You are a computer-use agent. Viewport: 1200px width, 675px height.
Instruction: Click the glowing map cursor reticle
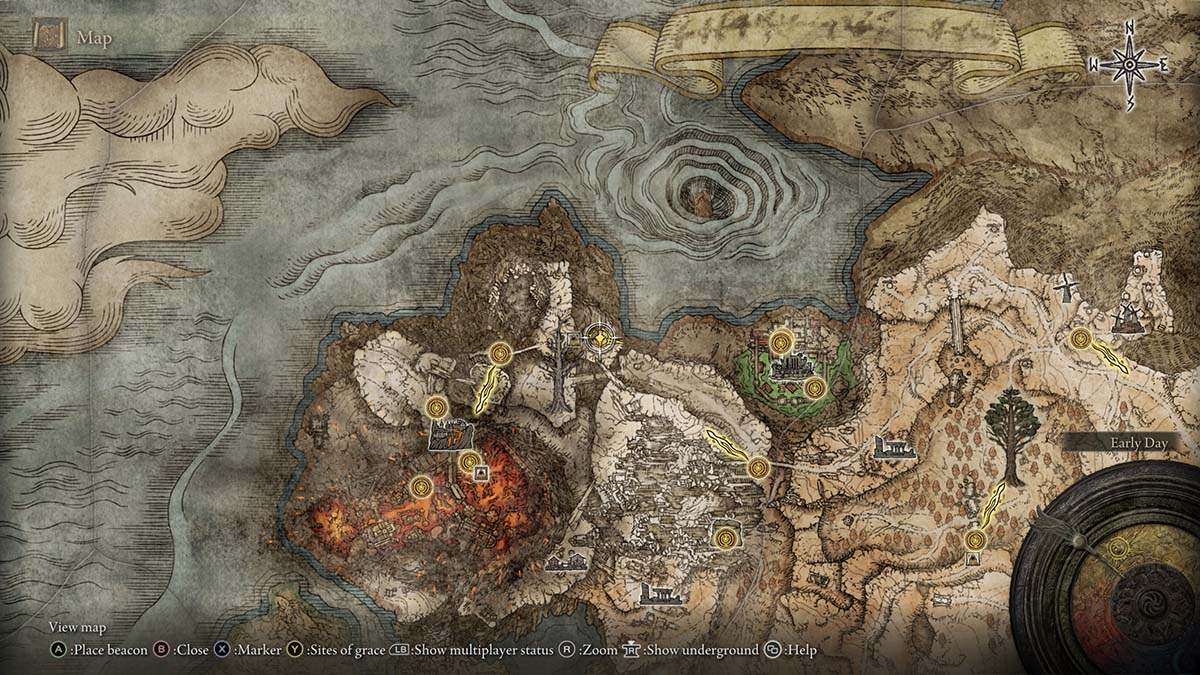coord(598,339)
